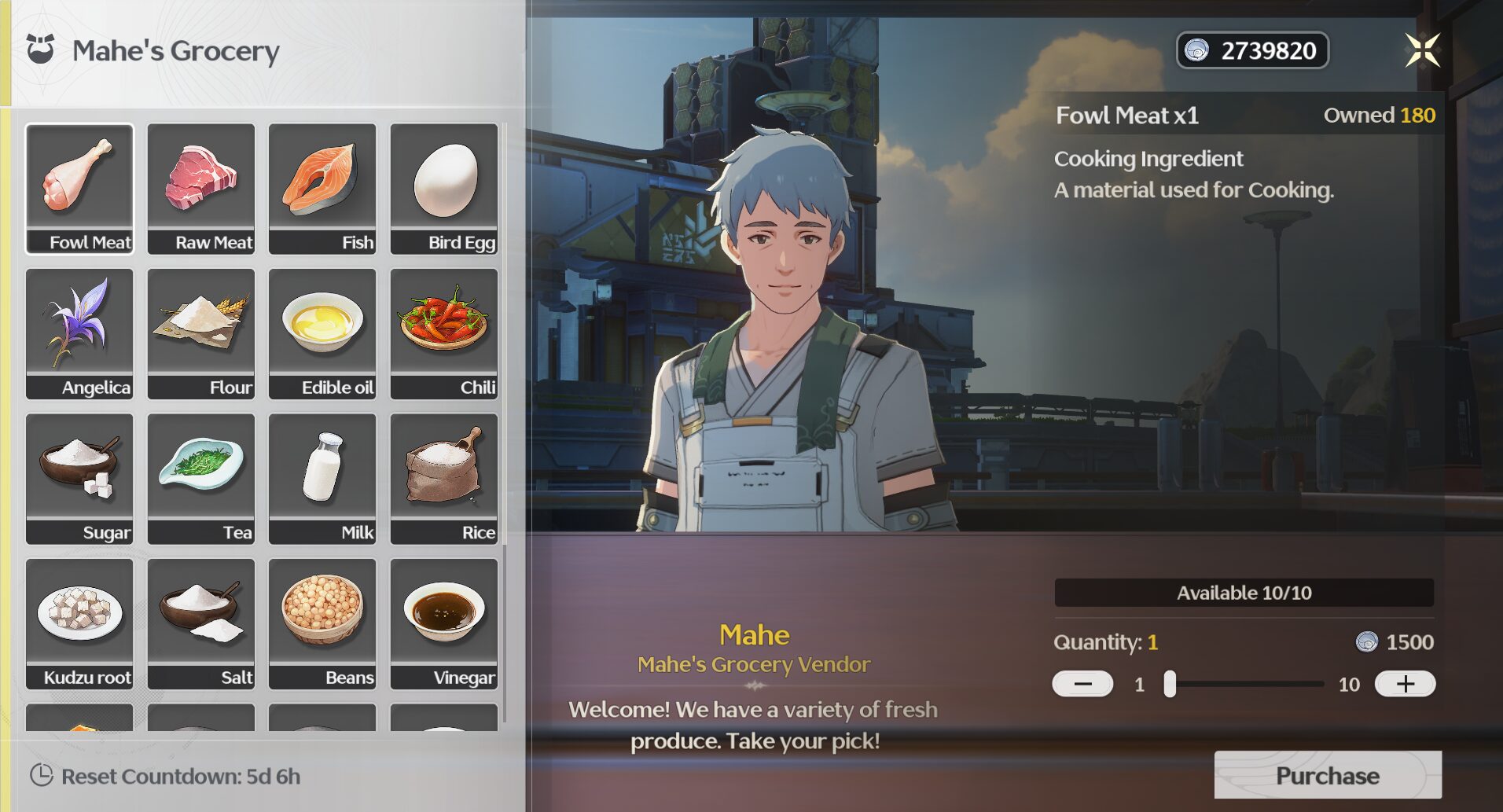
Task: Pick the Sugar ingredient
Action: pos(79,478)
